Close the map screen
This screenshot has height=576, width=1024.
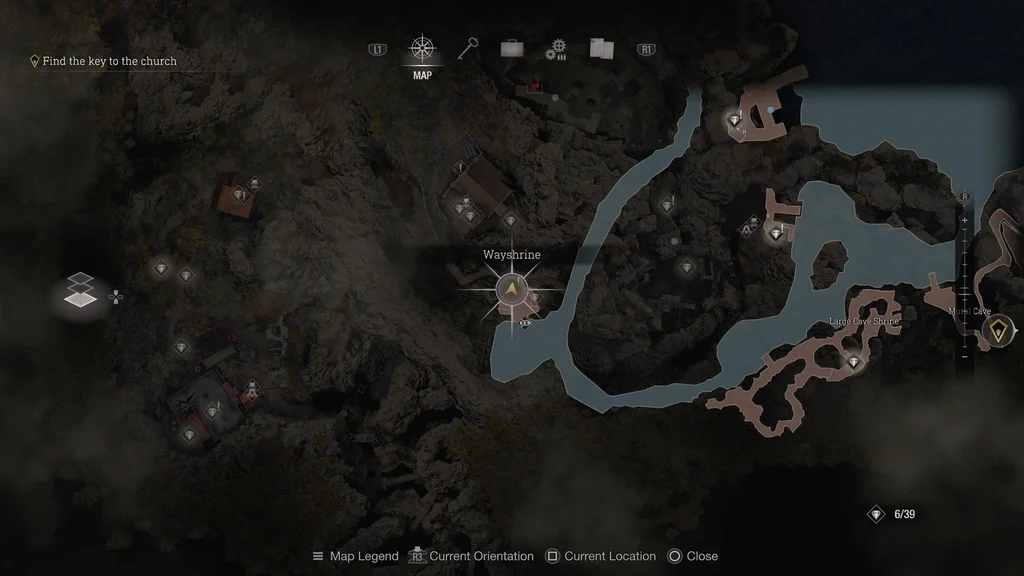pos(693,556)
